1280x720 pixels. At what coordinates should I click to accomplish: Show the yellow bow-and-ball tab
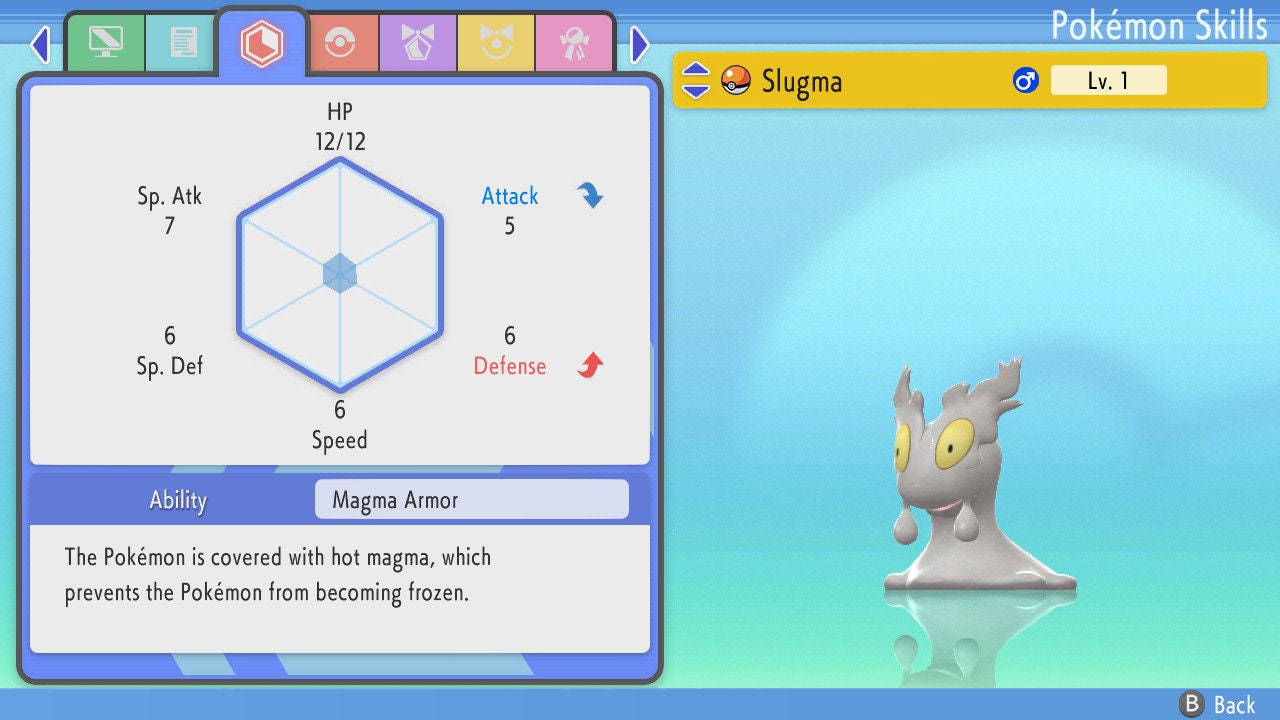coord(496,43)
